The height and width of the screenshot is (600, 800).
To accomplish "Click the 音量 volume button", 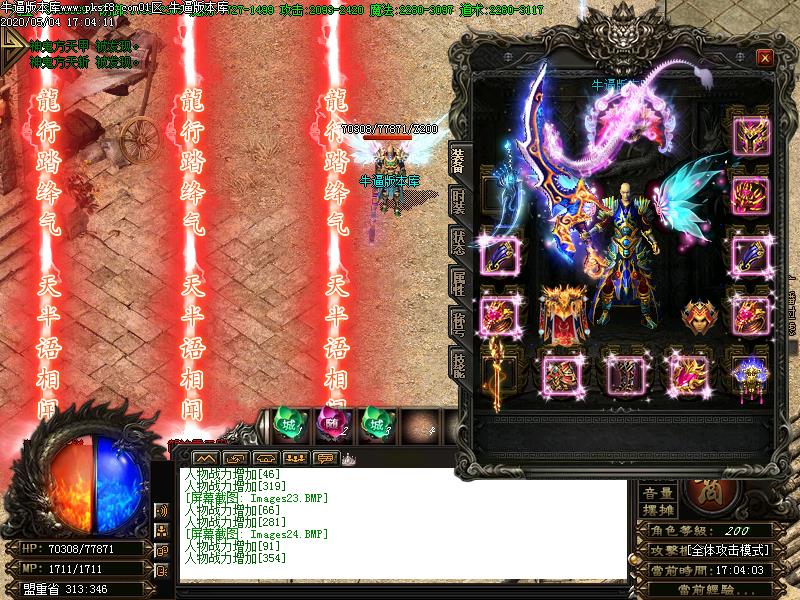I will [x=658, y=493].
